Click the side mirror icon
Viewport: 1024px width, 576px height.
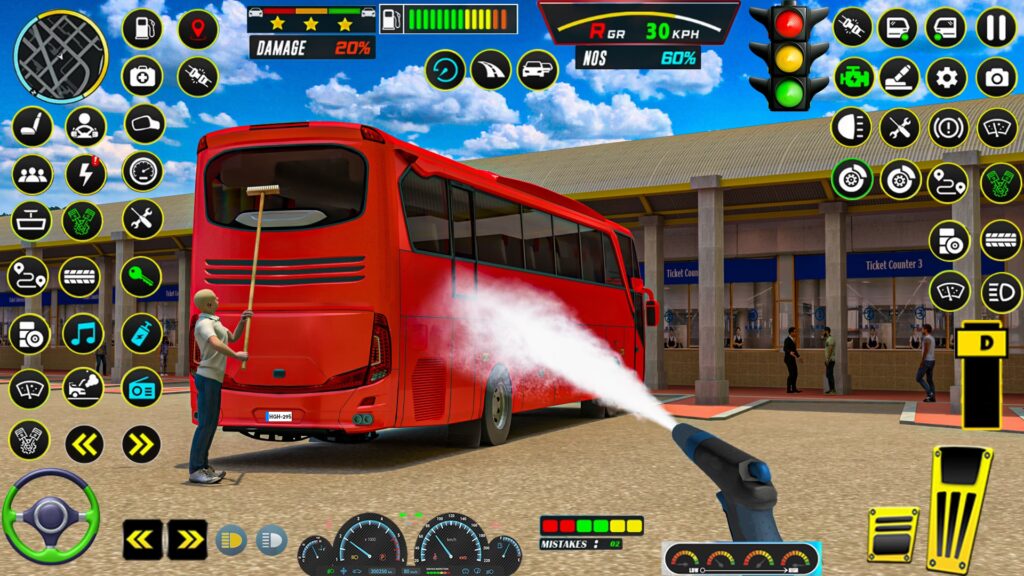pos(144,124)
